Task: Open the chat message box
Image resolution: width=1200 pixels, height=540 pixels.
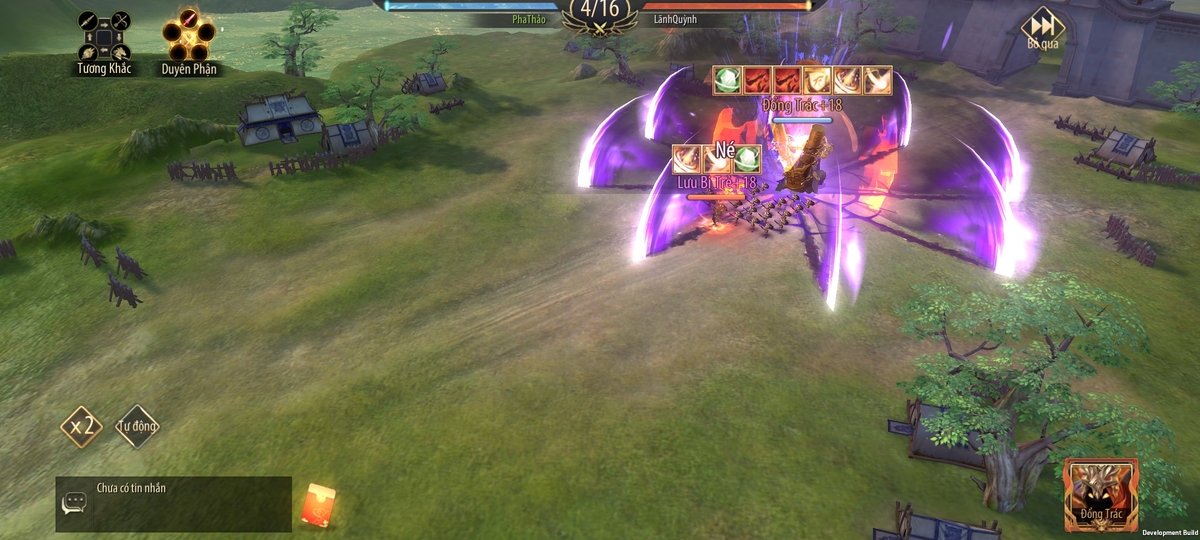Action: 174,503
